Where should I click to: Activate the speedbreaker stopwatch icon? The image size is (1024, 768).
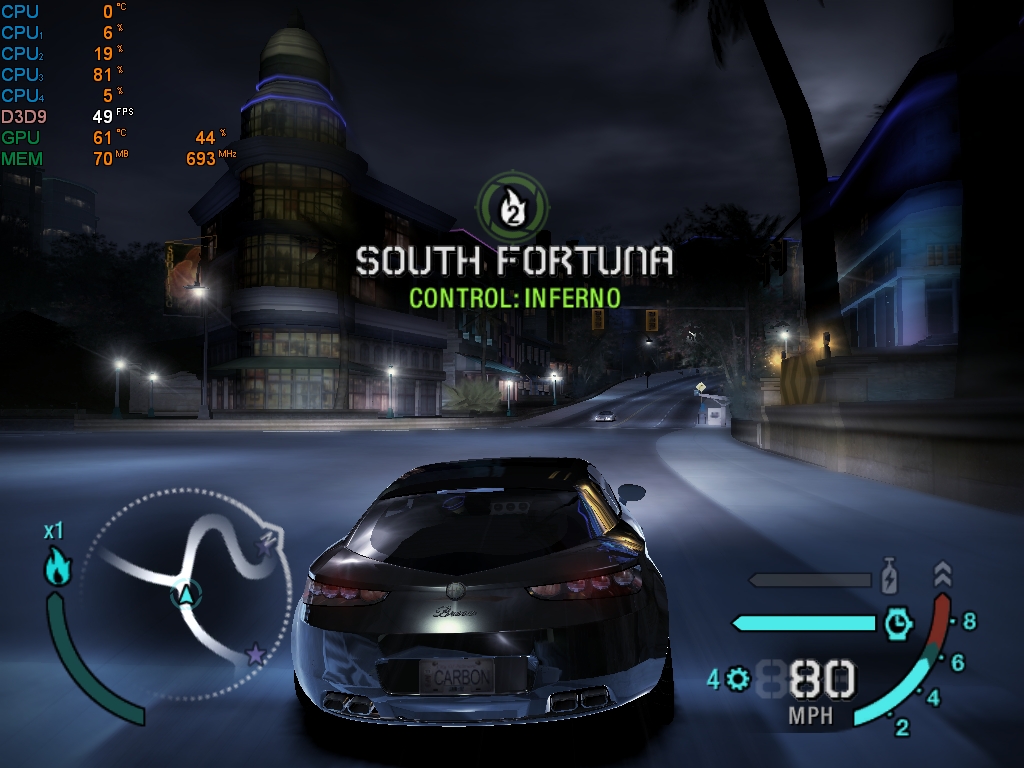tap(898, 623)
